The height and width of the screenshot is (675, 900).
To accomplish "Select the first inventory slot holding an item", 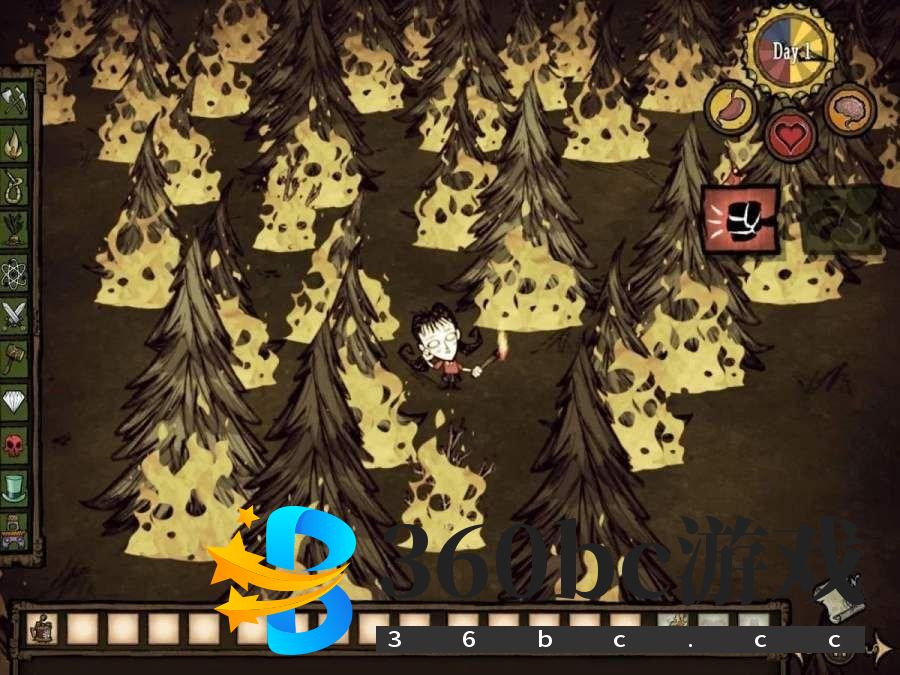I will [x=41, y=628].
